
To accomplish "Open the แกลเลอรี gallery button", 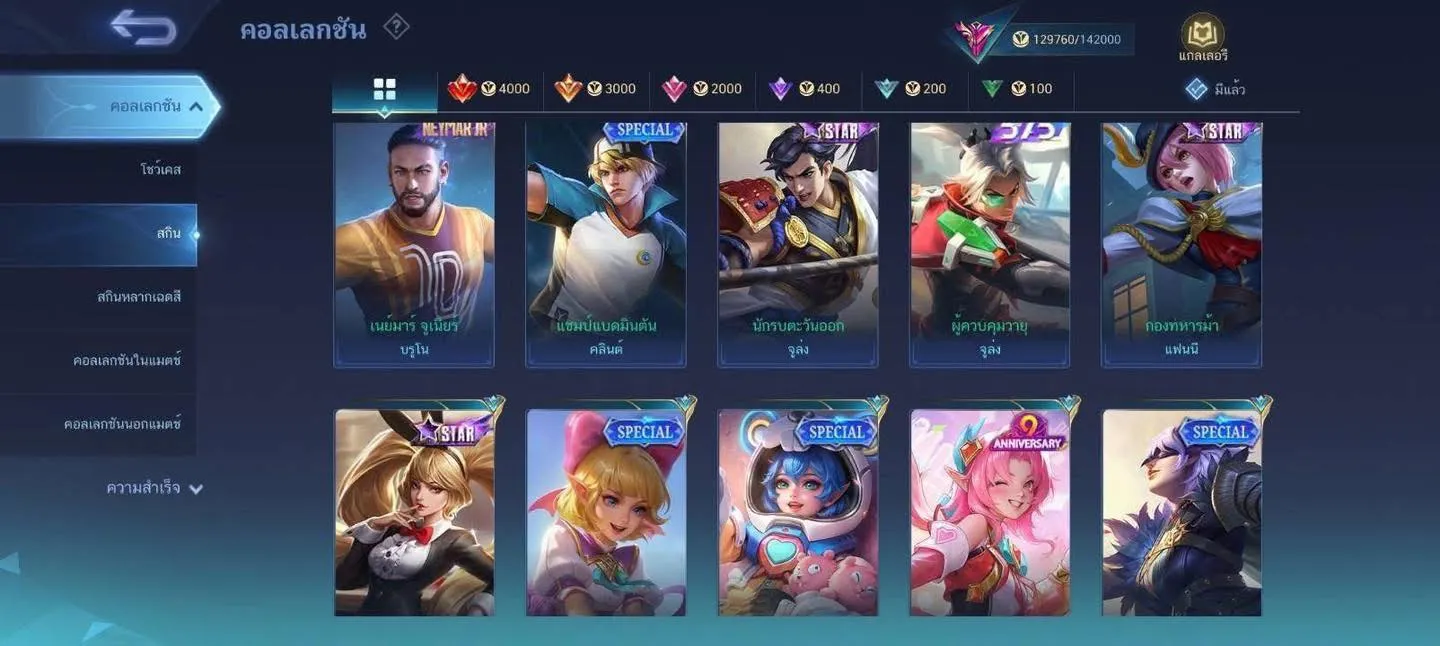I will click(1203, 39).
